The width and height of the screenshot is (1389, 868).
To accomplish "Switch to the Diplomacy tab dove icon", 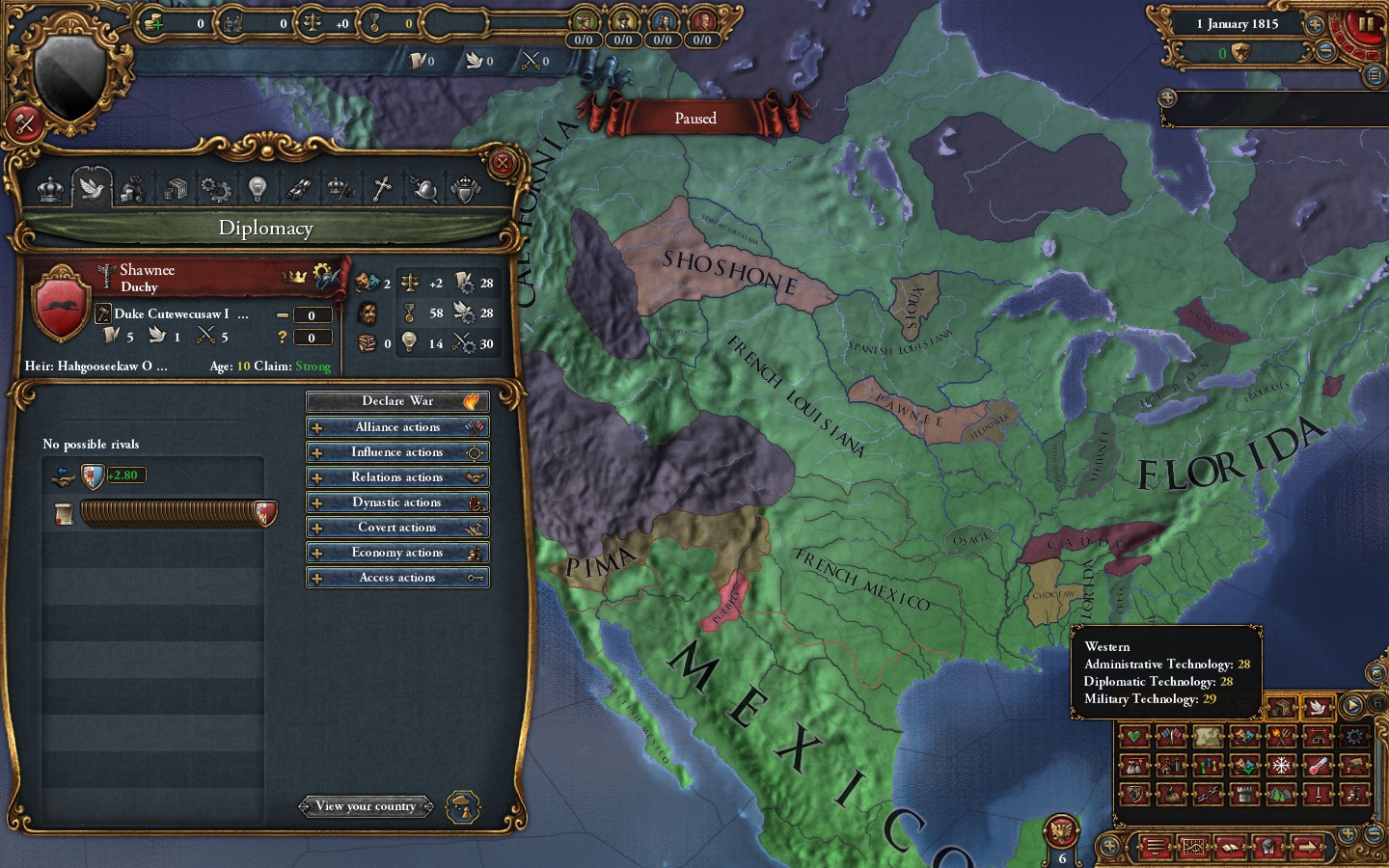I will tap(92, 188).
